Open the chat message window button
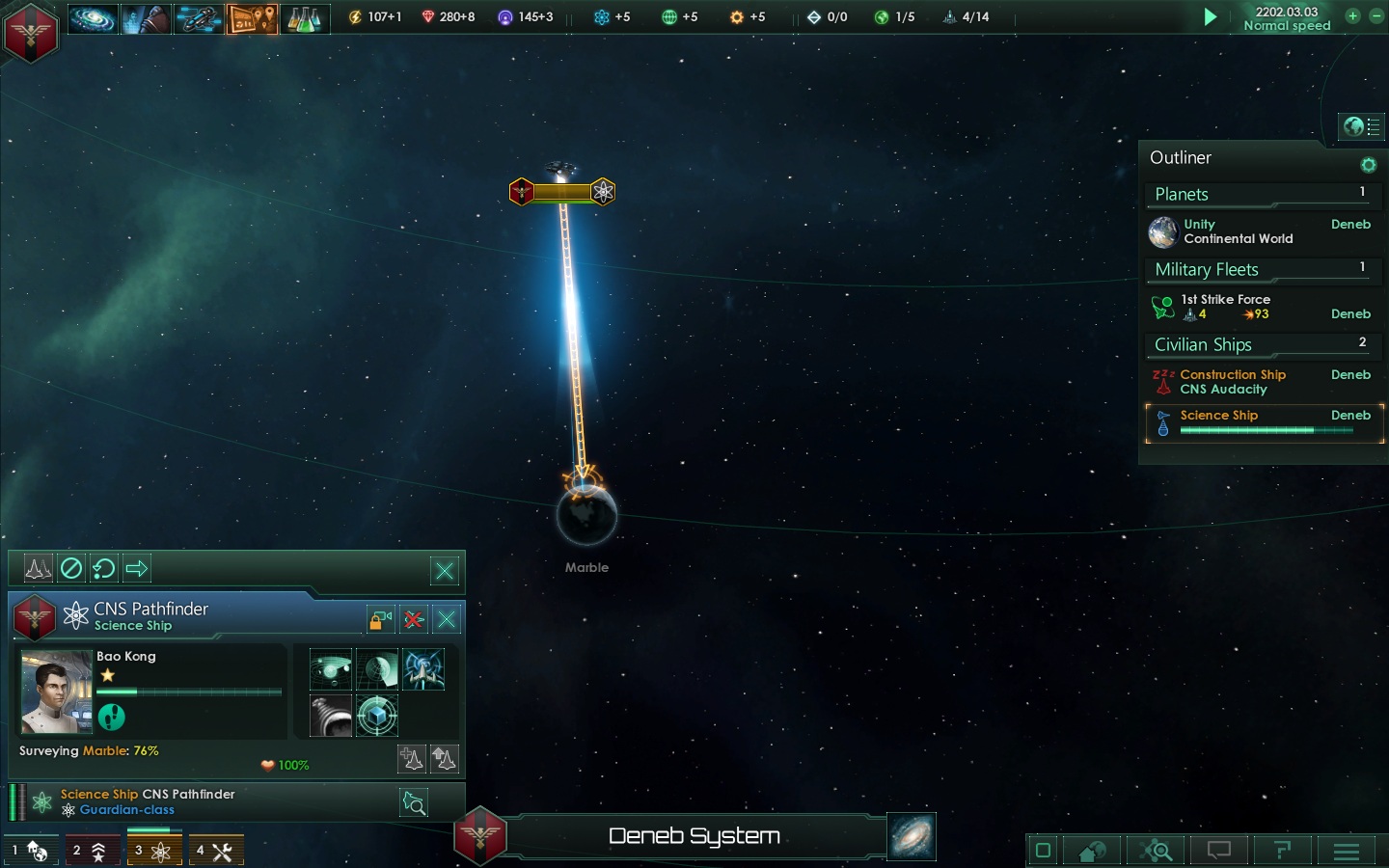The width and height of the screenshot is (1389, 868). (x=1219, y=851)
